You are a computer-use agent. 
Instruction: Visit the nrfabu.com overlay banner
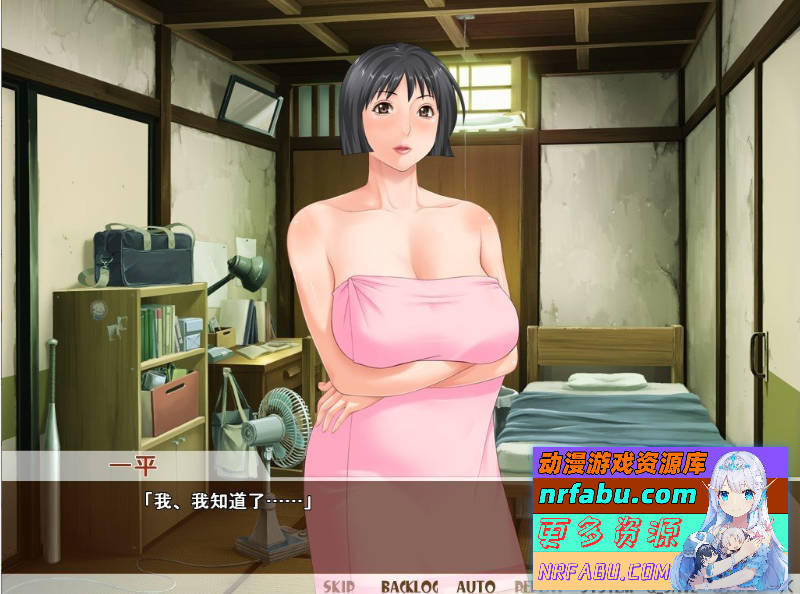[x=617, y=495]
